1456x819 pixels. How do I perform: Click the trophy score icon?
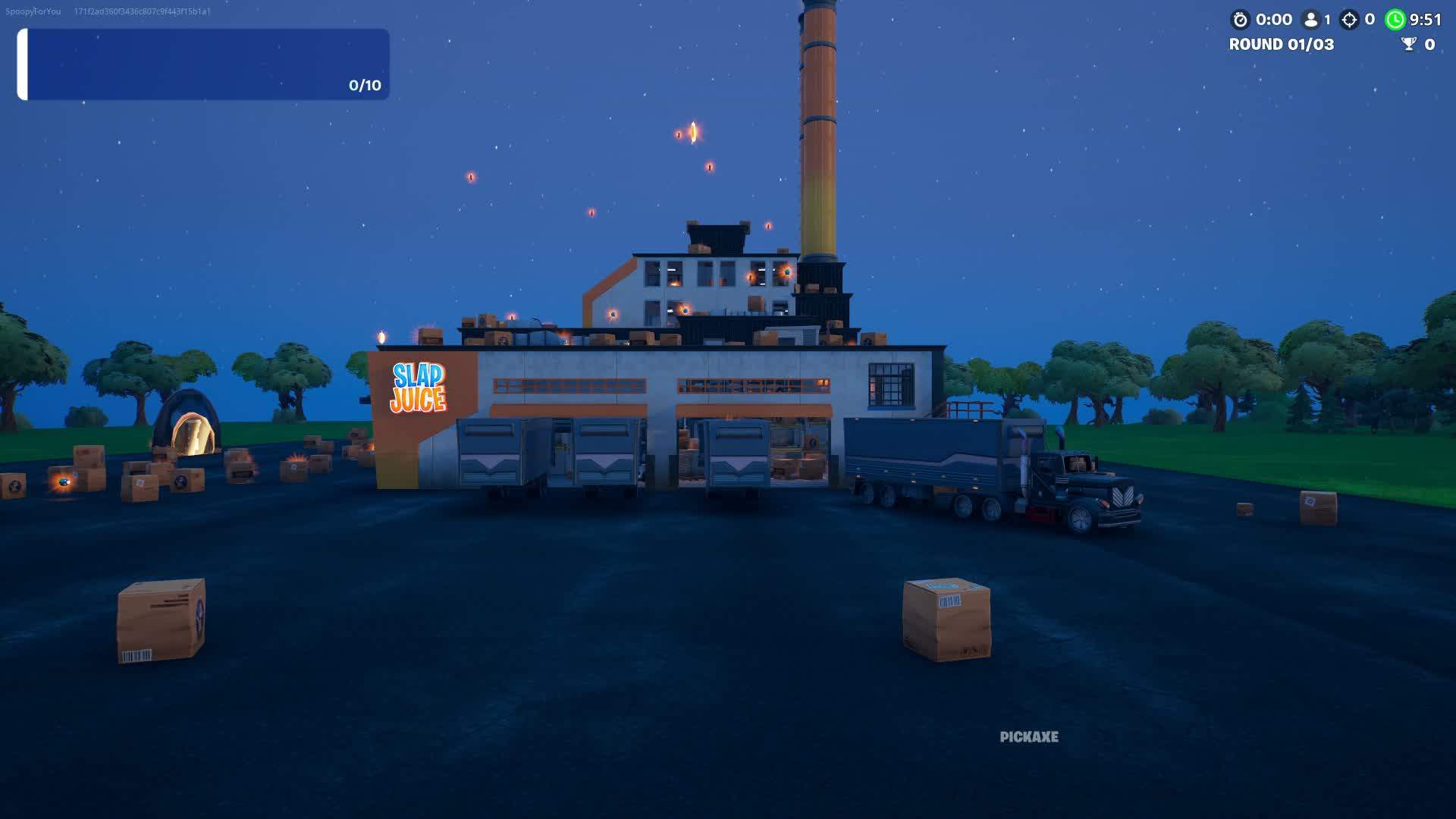[x=1408, y=45]
